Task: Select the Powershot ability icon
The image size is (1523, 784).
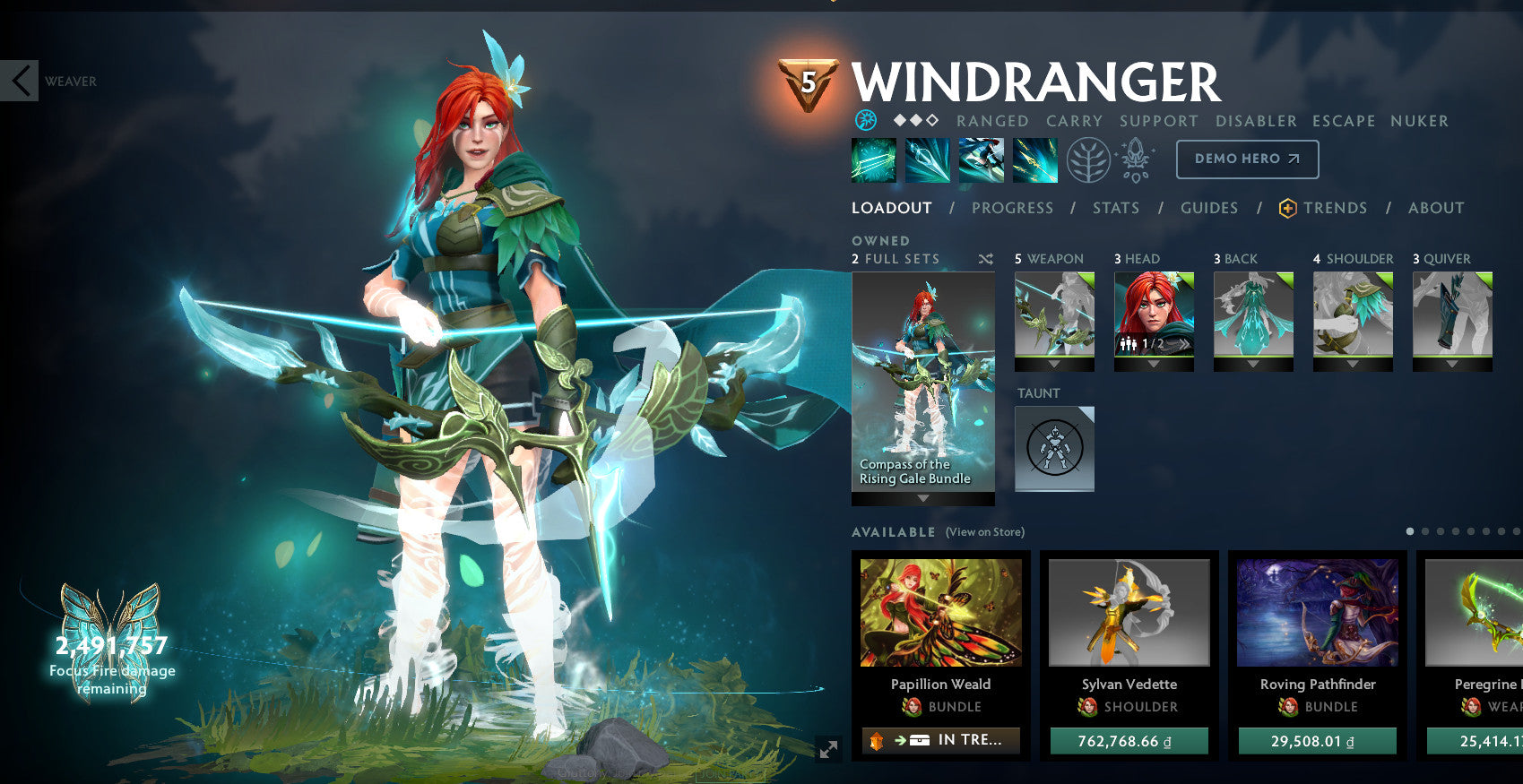Action: tap(927, 159)
